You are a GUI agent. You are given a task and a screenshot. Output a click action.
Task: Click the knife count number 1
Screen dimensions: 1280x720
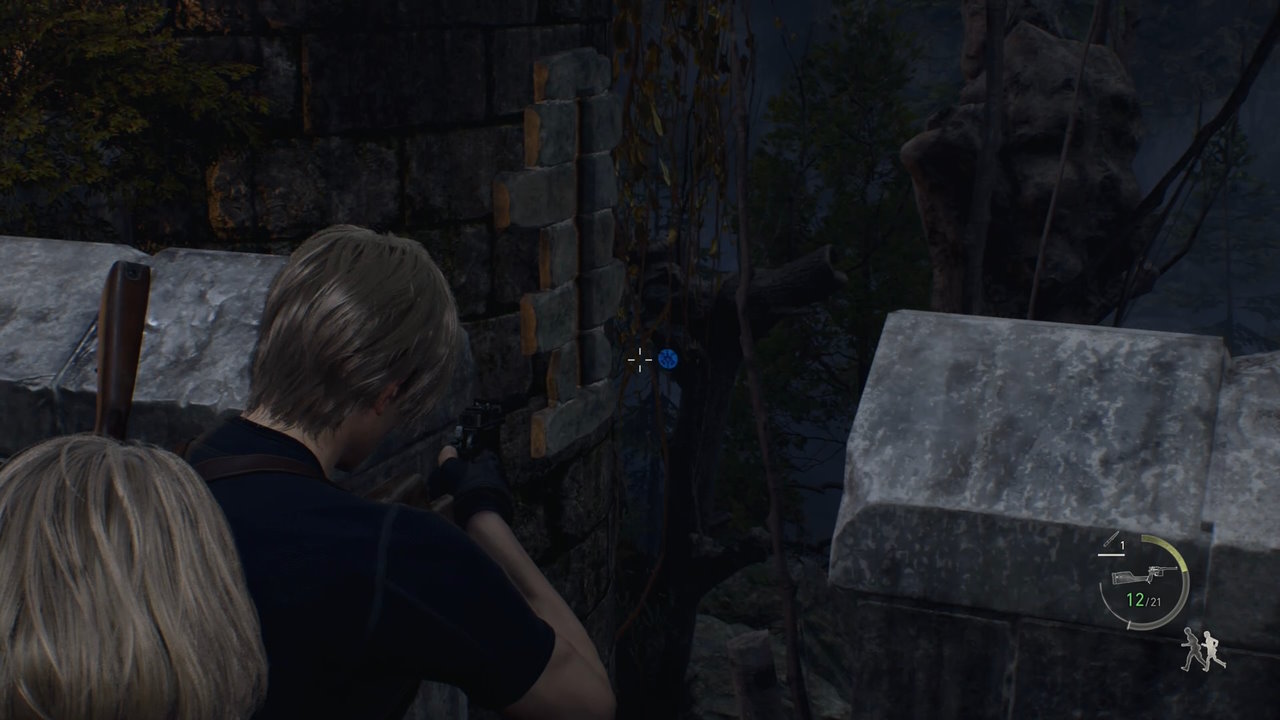pyautogui.click(x=1122, y=544)
